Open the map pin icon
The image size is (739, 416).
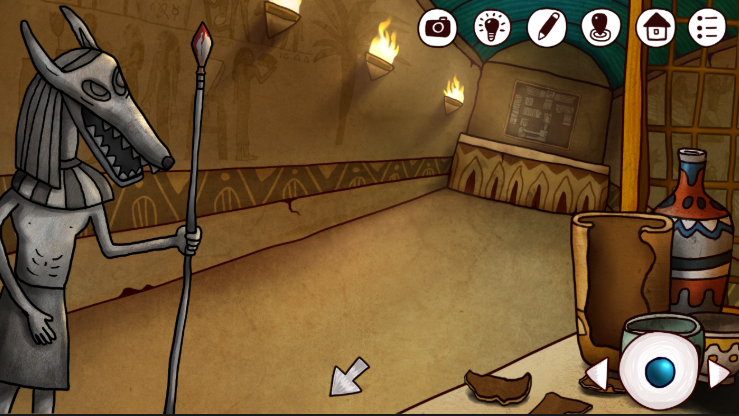pos(601,27)
